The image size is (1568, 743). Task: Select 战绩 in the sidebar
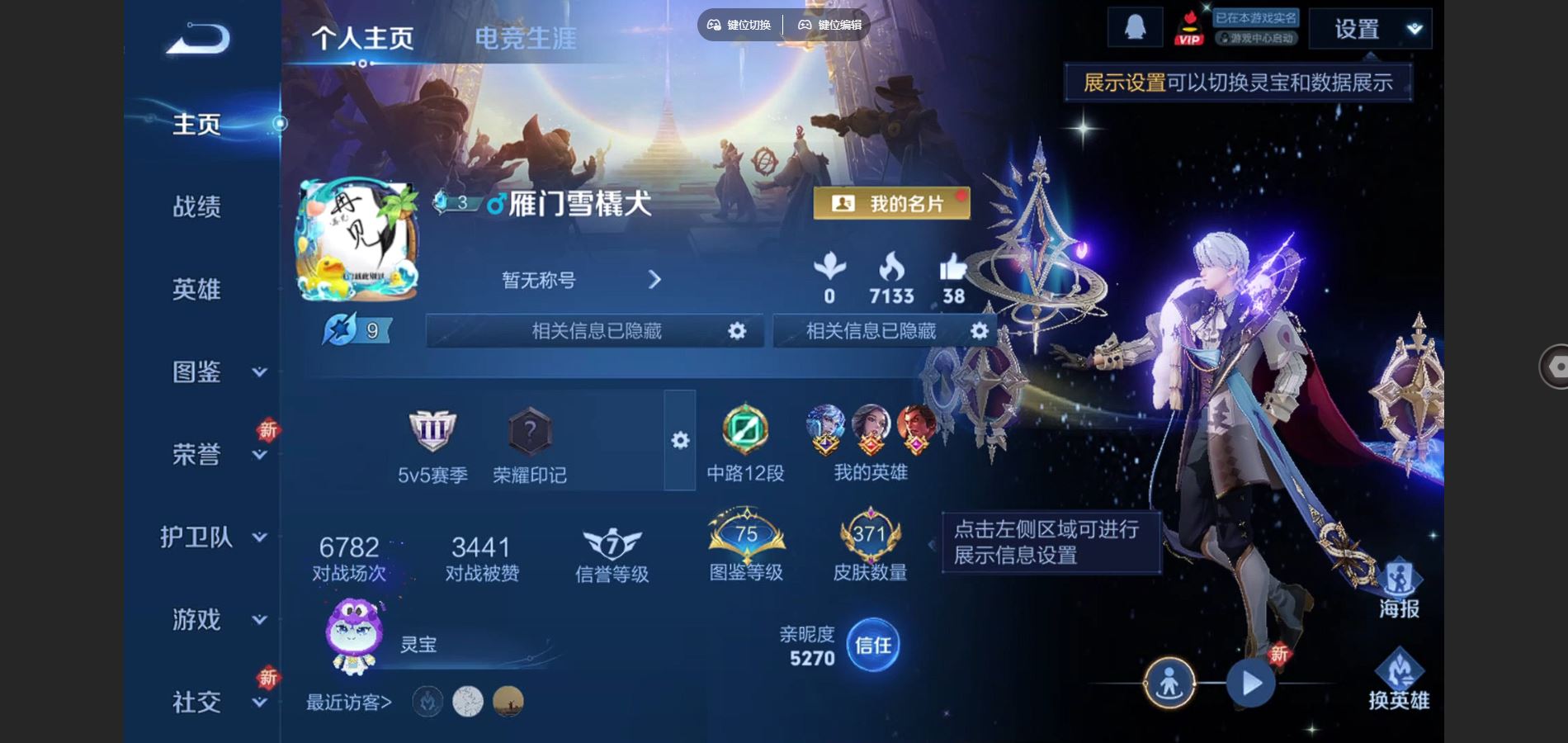198,208
